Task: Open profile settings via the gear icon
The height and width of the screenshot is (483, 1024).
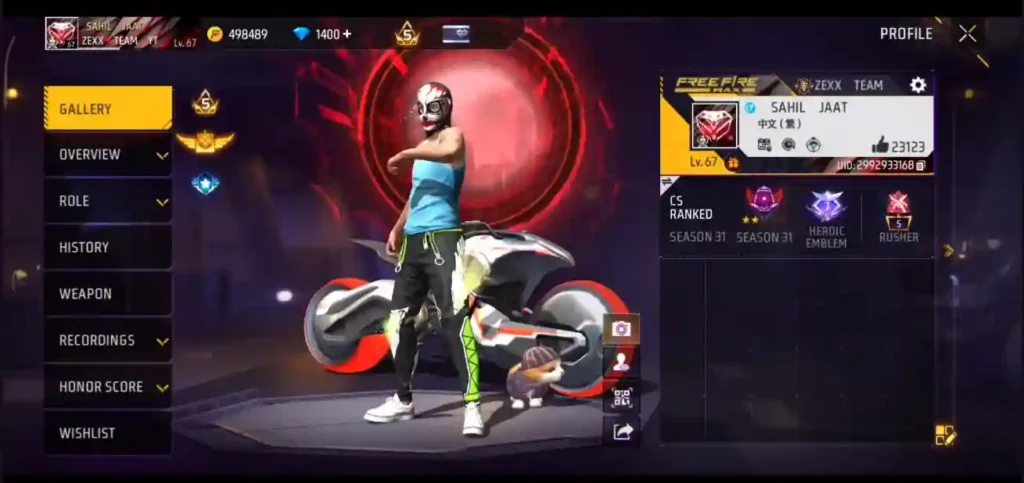Action: click(x=918, y=85)
